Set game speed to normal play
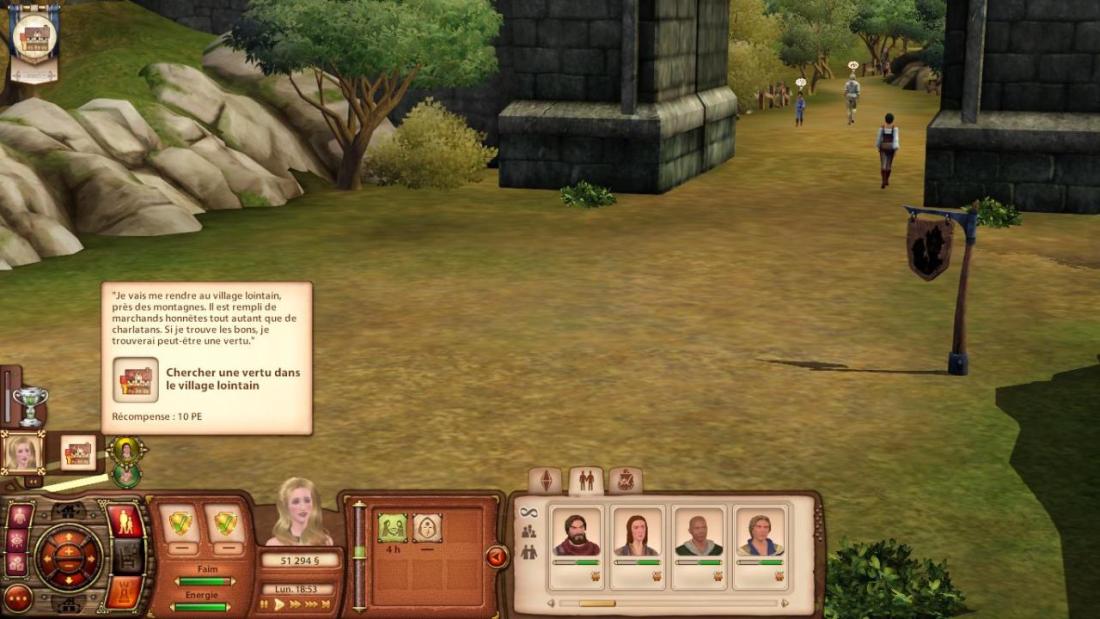 280,604
